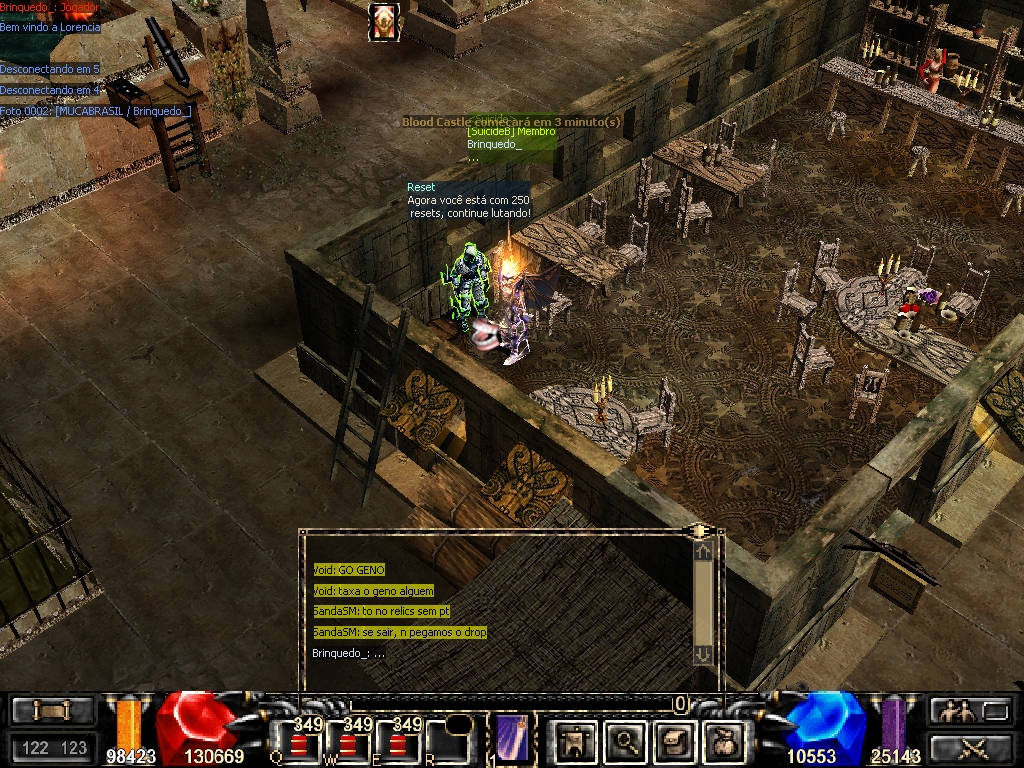
Task: Open the inventory bag button
Action: (722, 742)
